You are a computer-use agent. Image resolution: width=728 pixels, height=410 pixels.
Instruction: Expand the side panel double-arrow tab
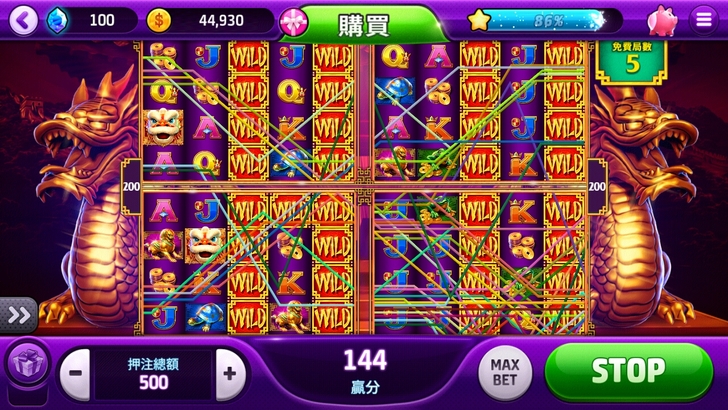click(x=18, y=314)
